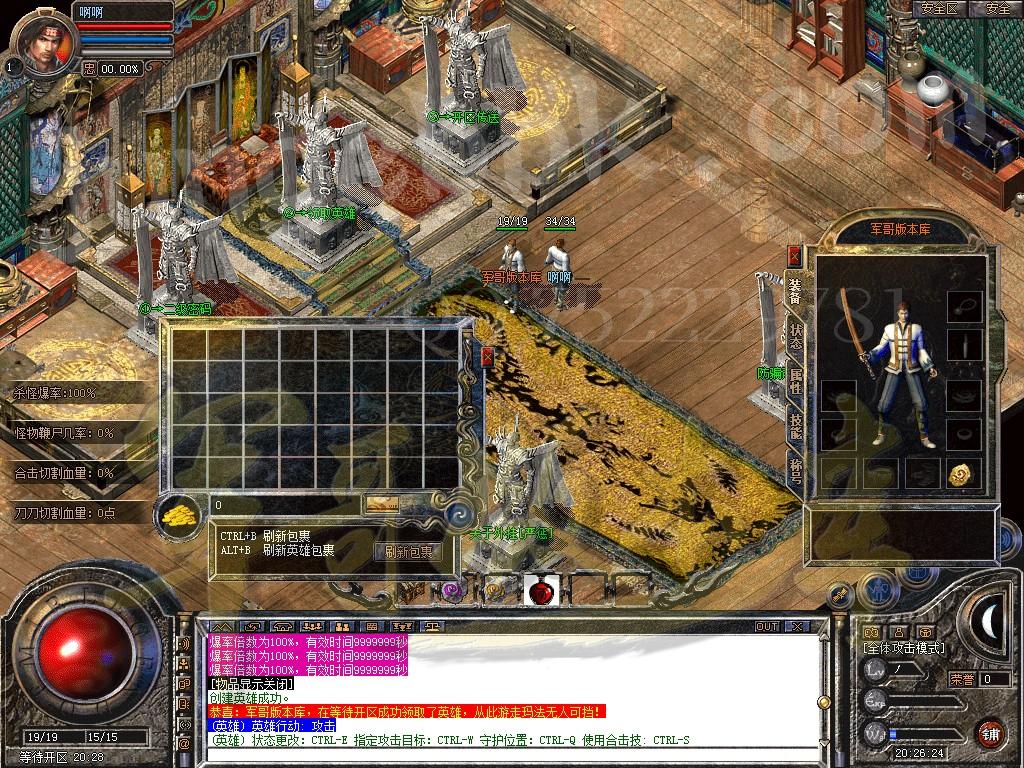Toggle the 全体攻击模式 attack mode label
The image size is (1024, 768).
(904, 649)
